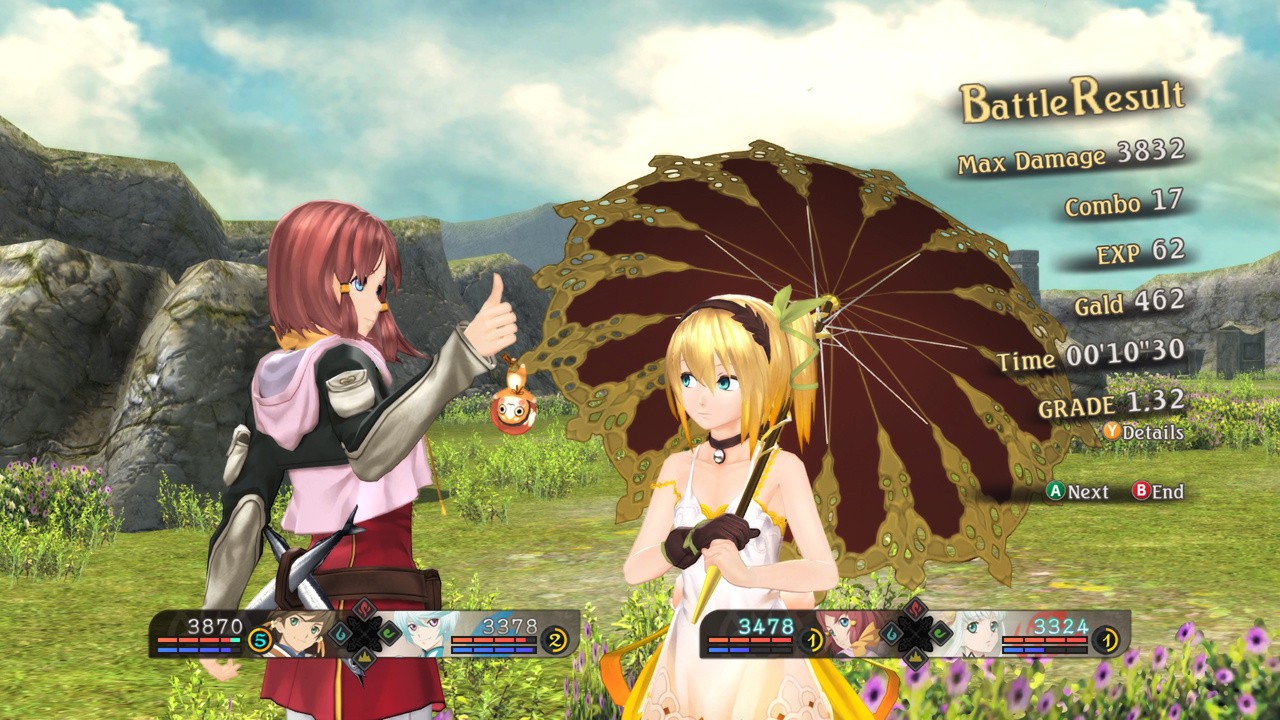Screen dimensions: 1280x720
Task: Select the water element icon beside Sorey's portrait
Action: [342, 632]
